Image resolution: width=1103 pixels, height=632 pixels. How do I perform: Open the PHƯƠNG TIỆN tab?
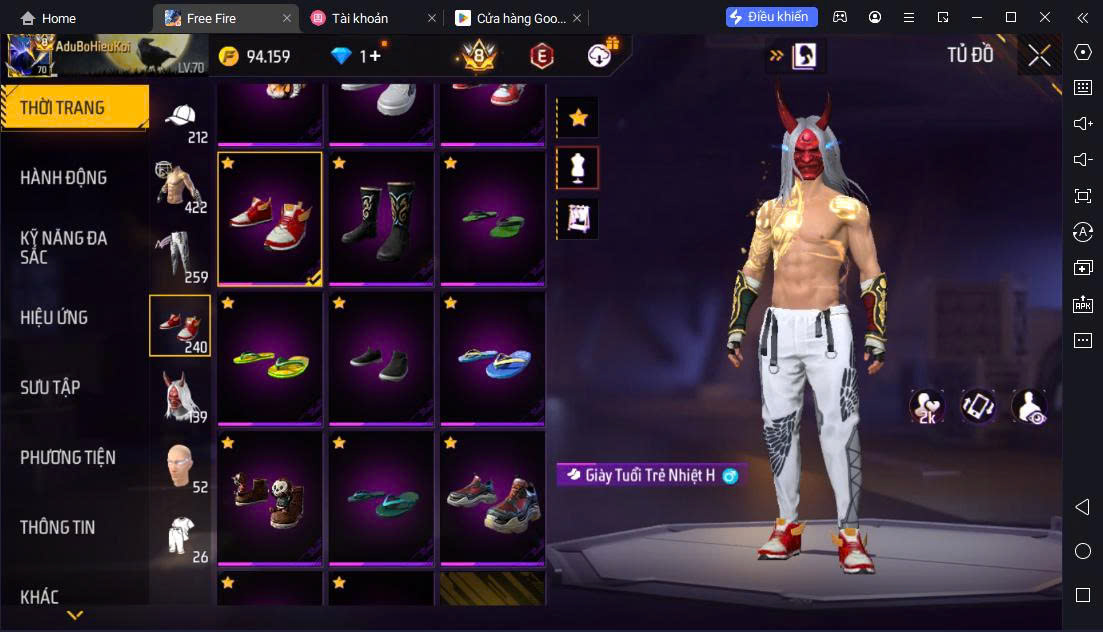[68, 457]
